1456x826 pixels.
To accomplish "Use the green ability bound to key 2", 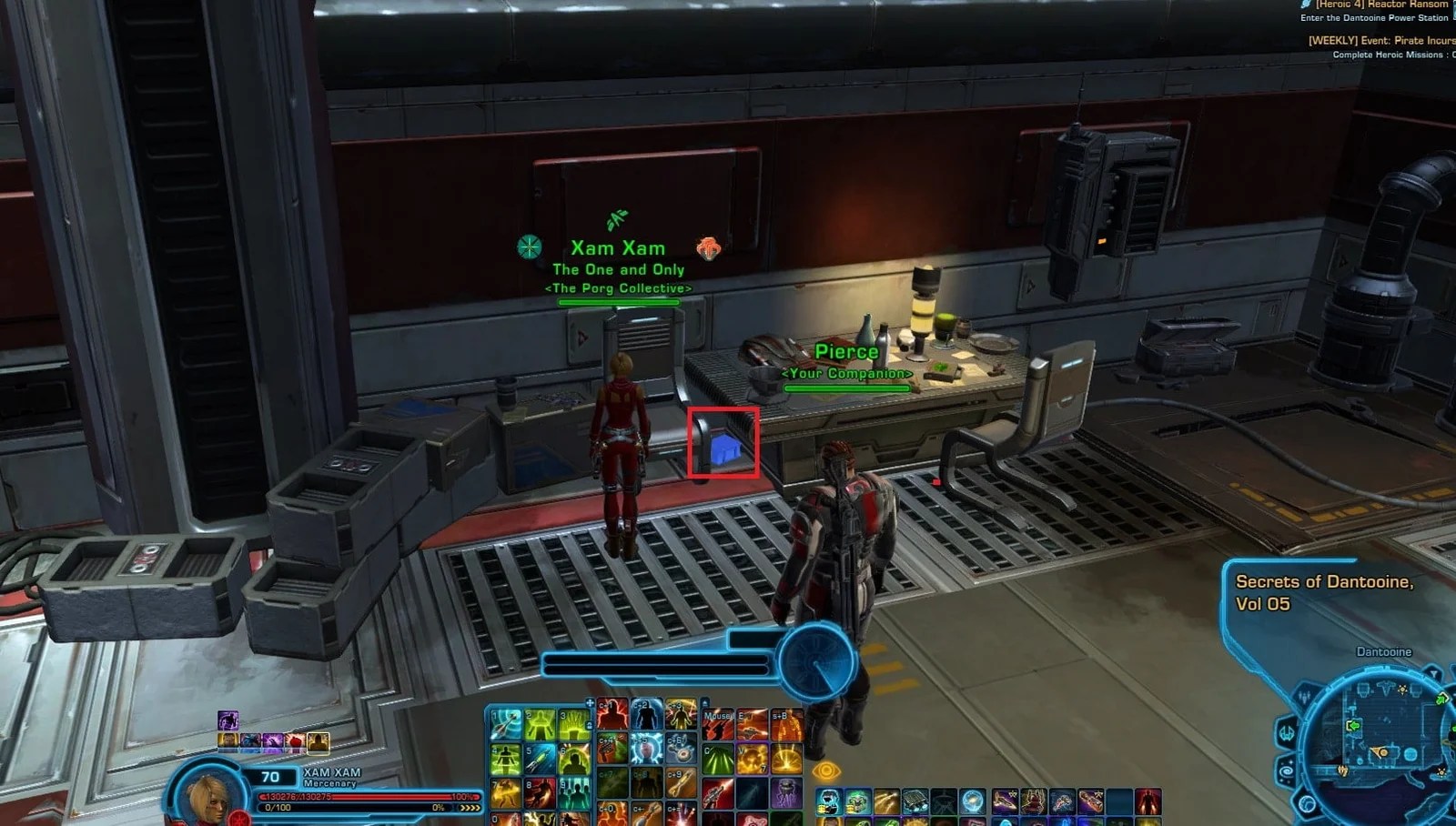I will (540, 725).
